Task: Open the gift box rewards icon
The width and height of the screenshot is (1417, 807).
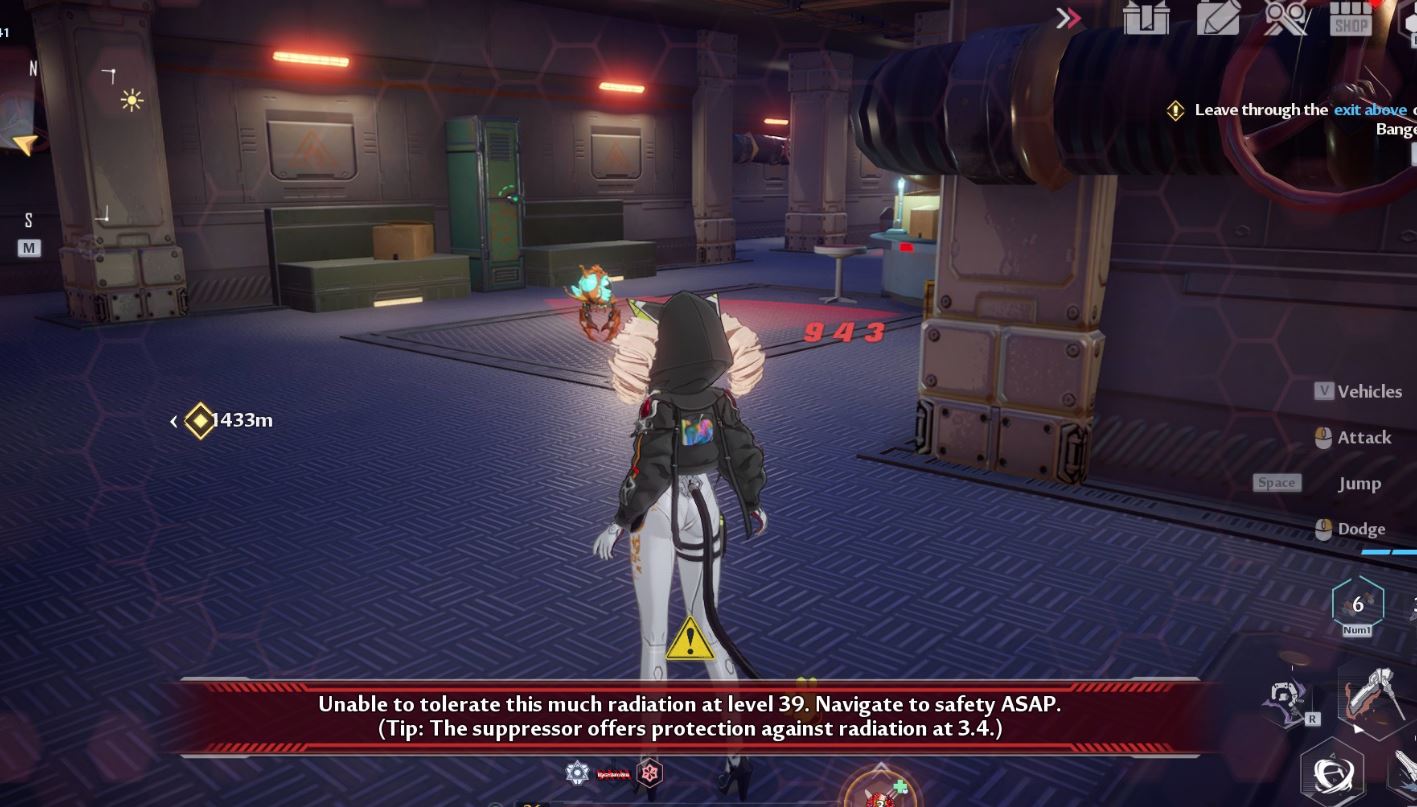Action: click(x=1146, y=18)
